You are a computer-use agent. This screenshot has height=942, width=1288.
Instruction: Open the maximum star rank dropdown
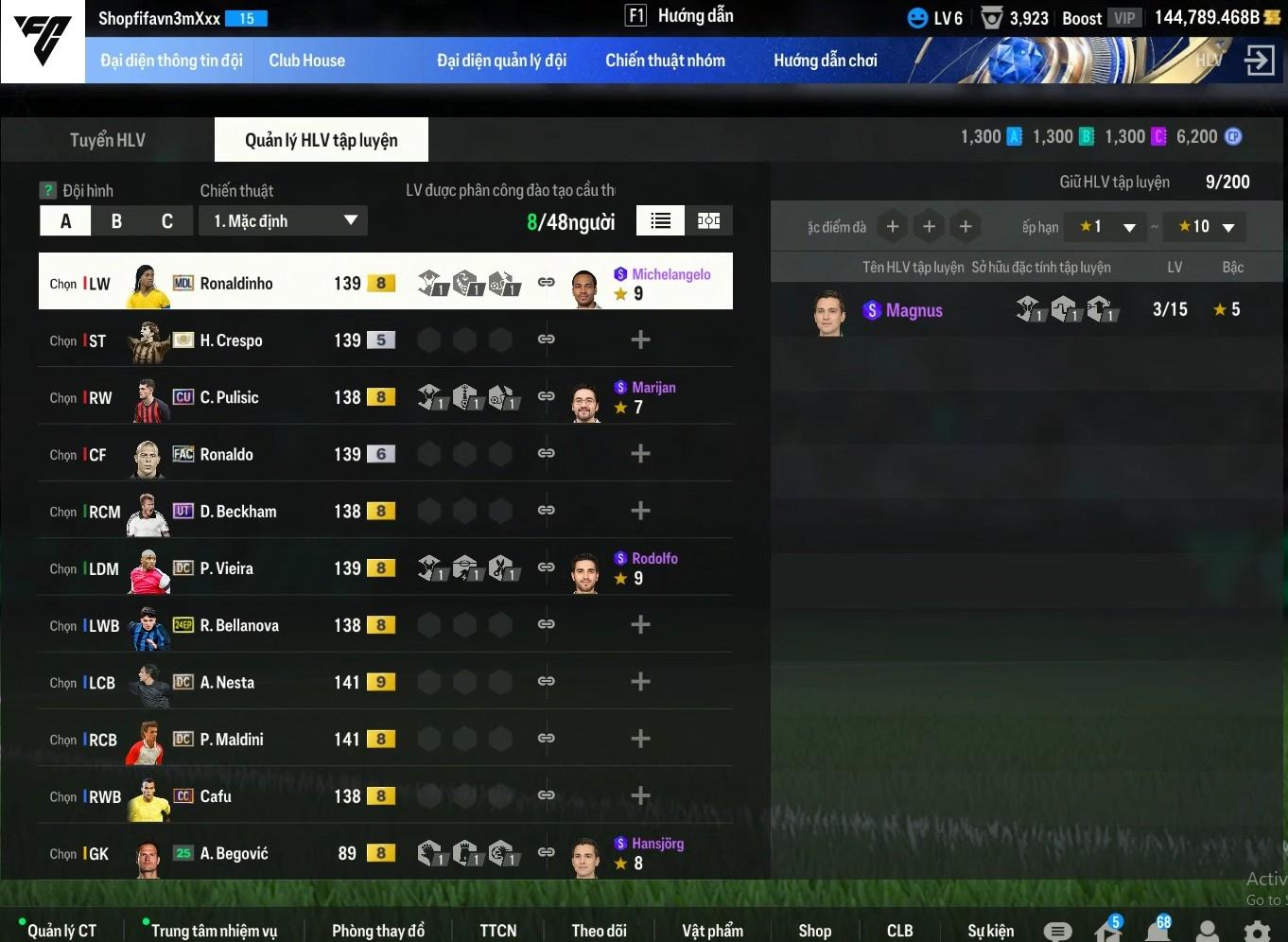pos(1204,227)
